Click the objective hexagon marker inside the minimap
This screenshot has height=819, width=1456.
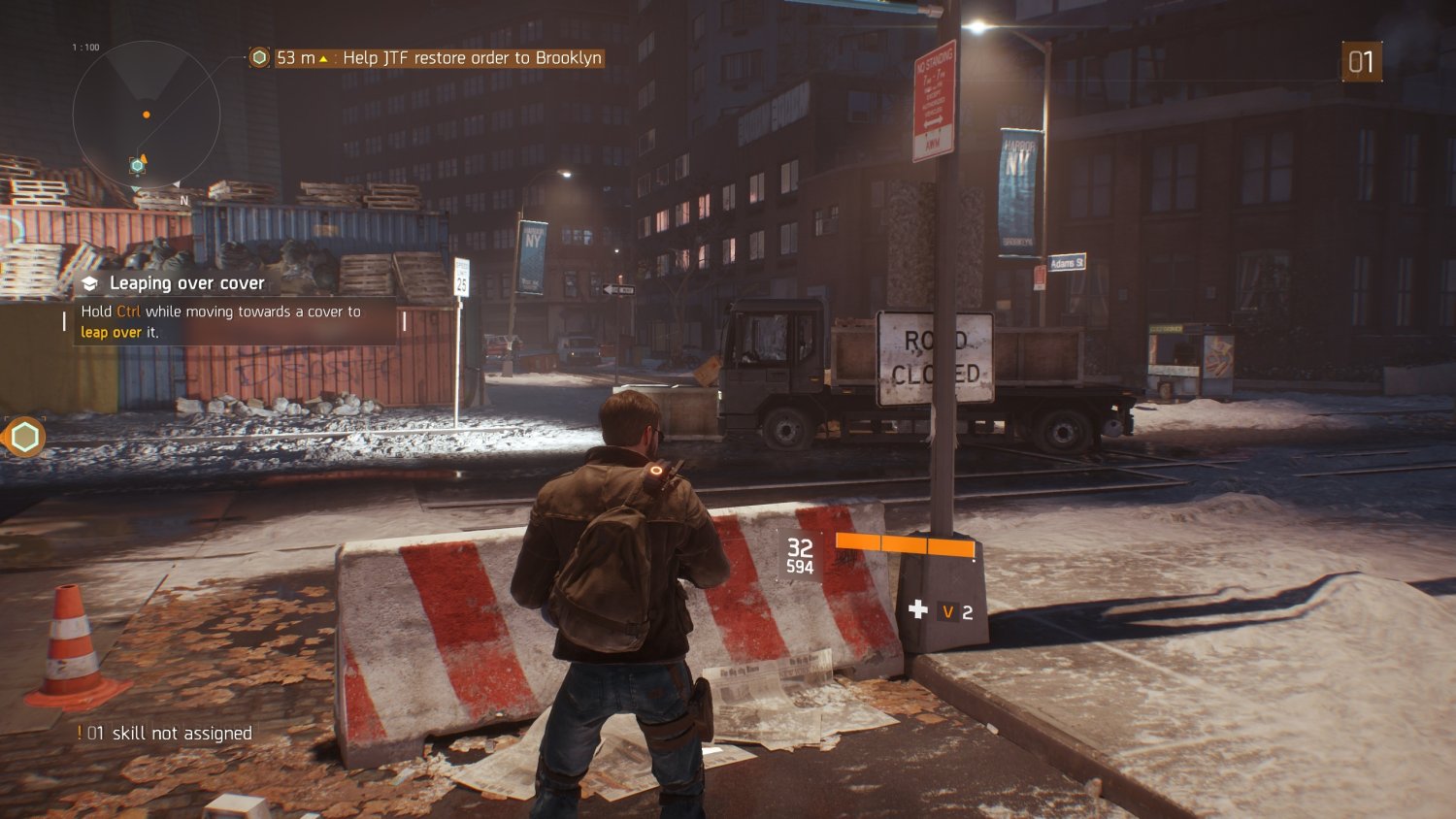pyautogui.click(x=136, y=166)
